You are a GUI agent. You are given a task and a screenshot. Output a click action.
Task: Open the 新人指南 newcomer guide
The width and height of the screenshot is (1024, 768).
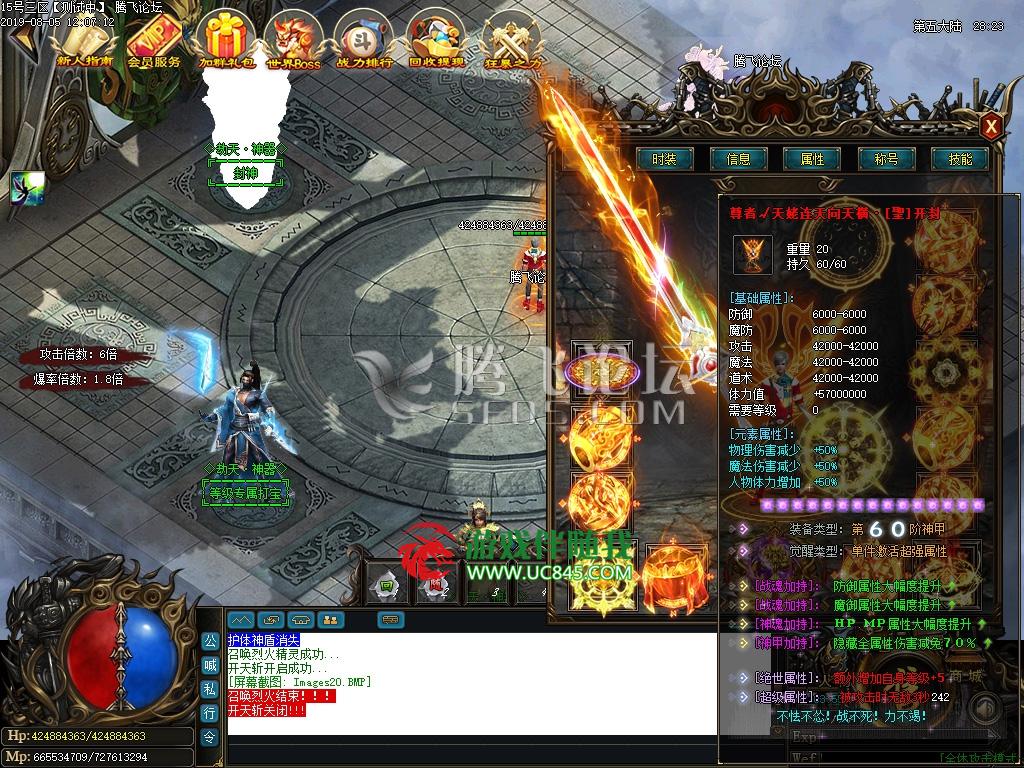click(84, 41)
